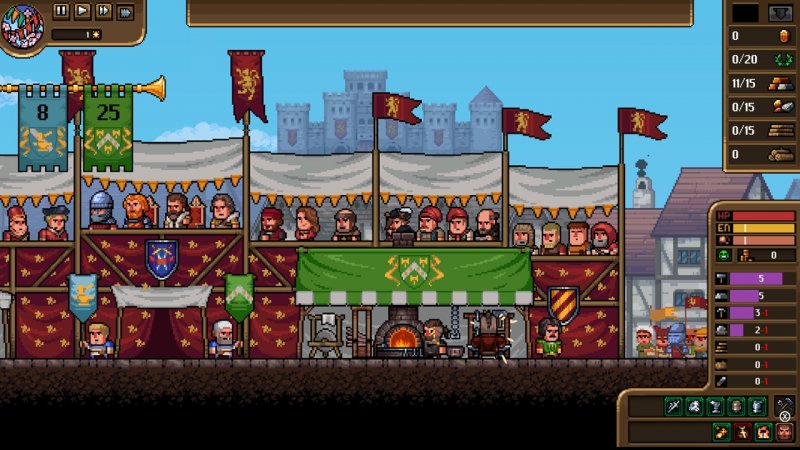Click the festival stained-glass emblem

pos(22,25)
